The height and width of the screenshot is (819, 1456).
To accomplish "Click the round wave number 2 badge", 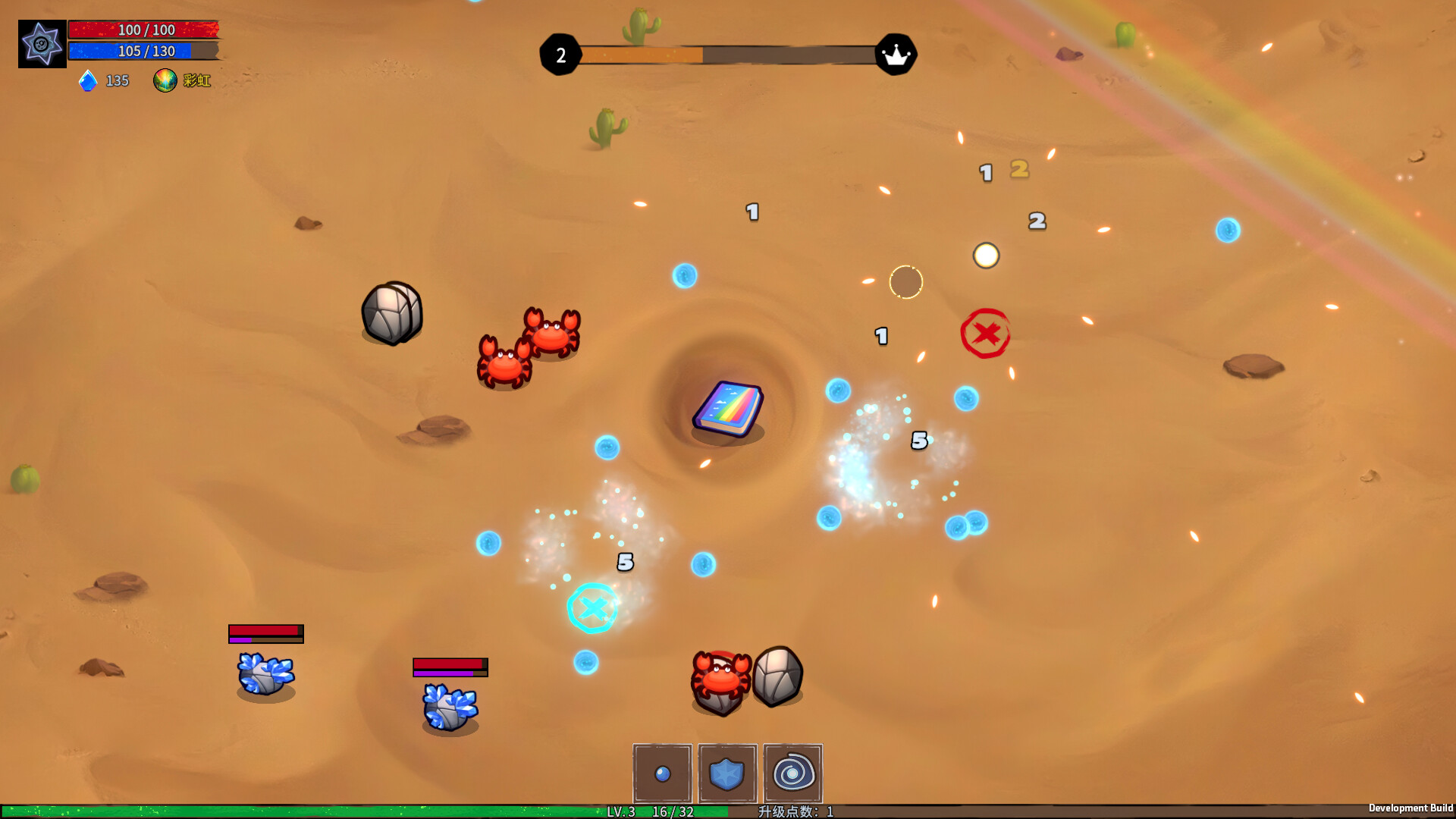I will point(561,54).
